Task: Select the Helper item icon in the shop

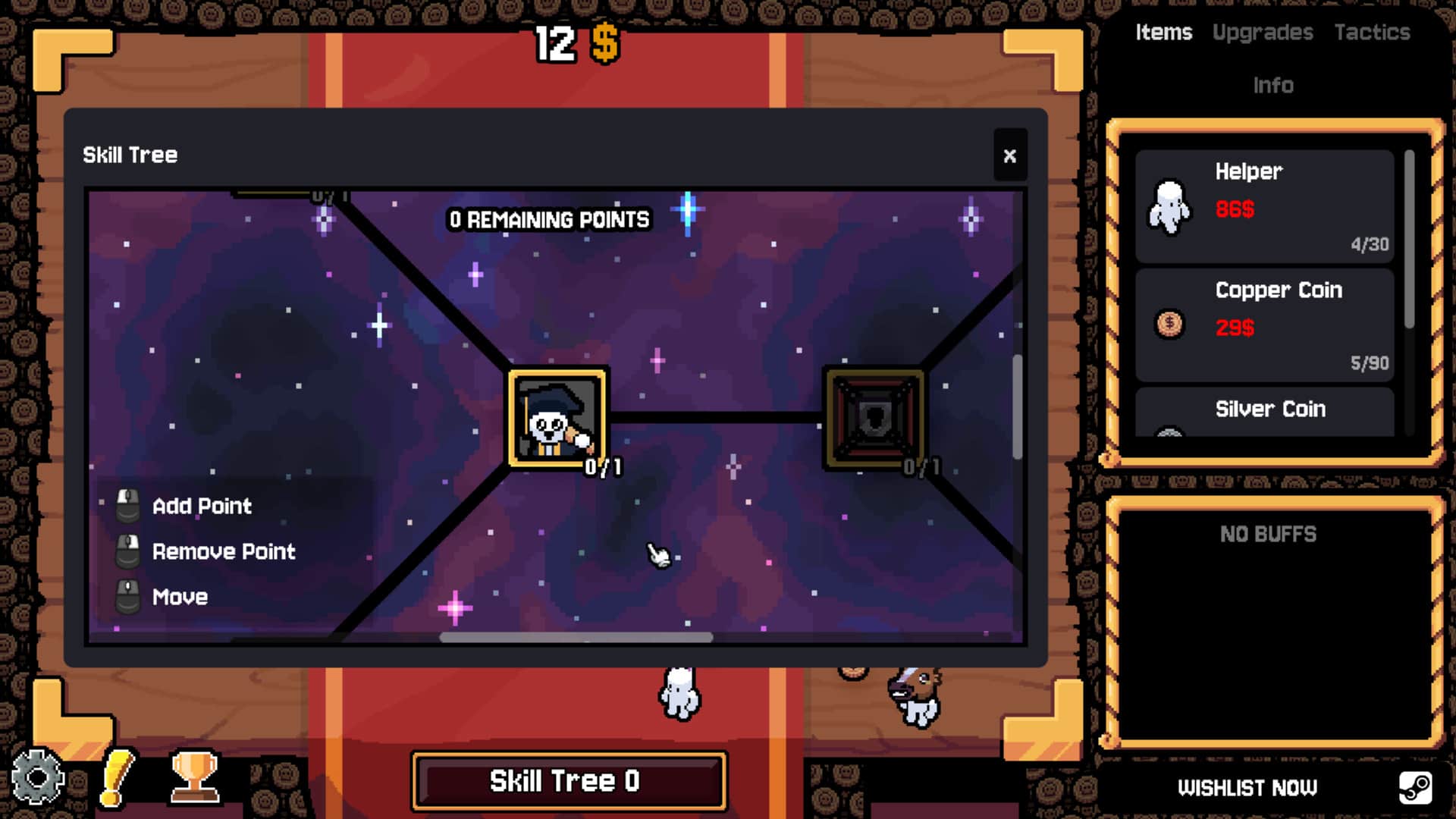Action: pyautogui.click(x=1169, y=207)
